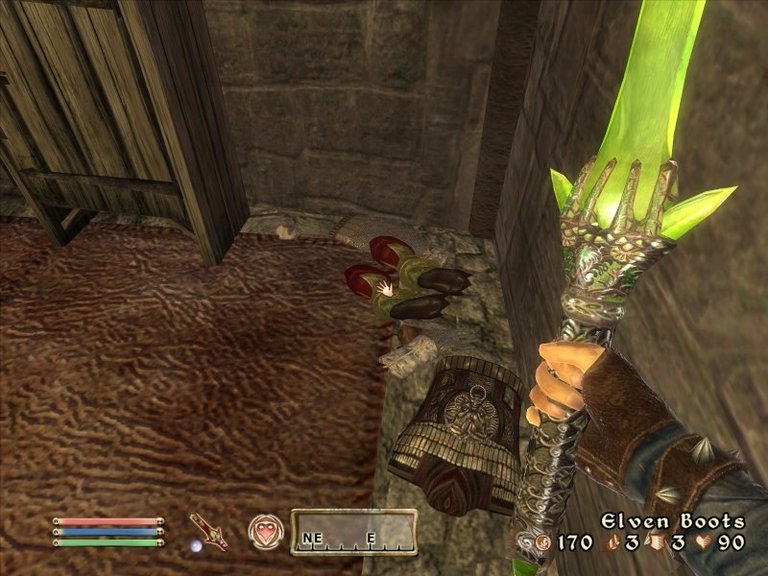Click the heart-shaped active spell icon
This screenshot has height=576, width=768.
tap(265, 530)
